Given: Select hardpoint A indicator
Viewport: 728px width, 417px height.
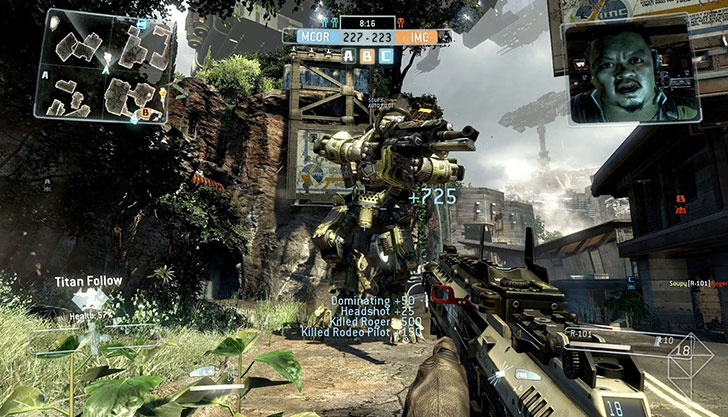Looking at the screenshot, I should pyautogui.click(x=348, y=55).
